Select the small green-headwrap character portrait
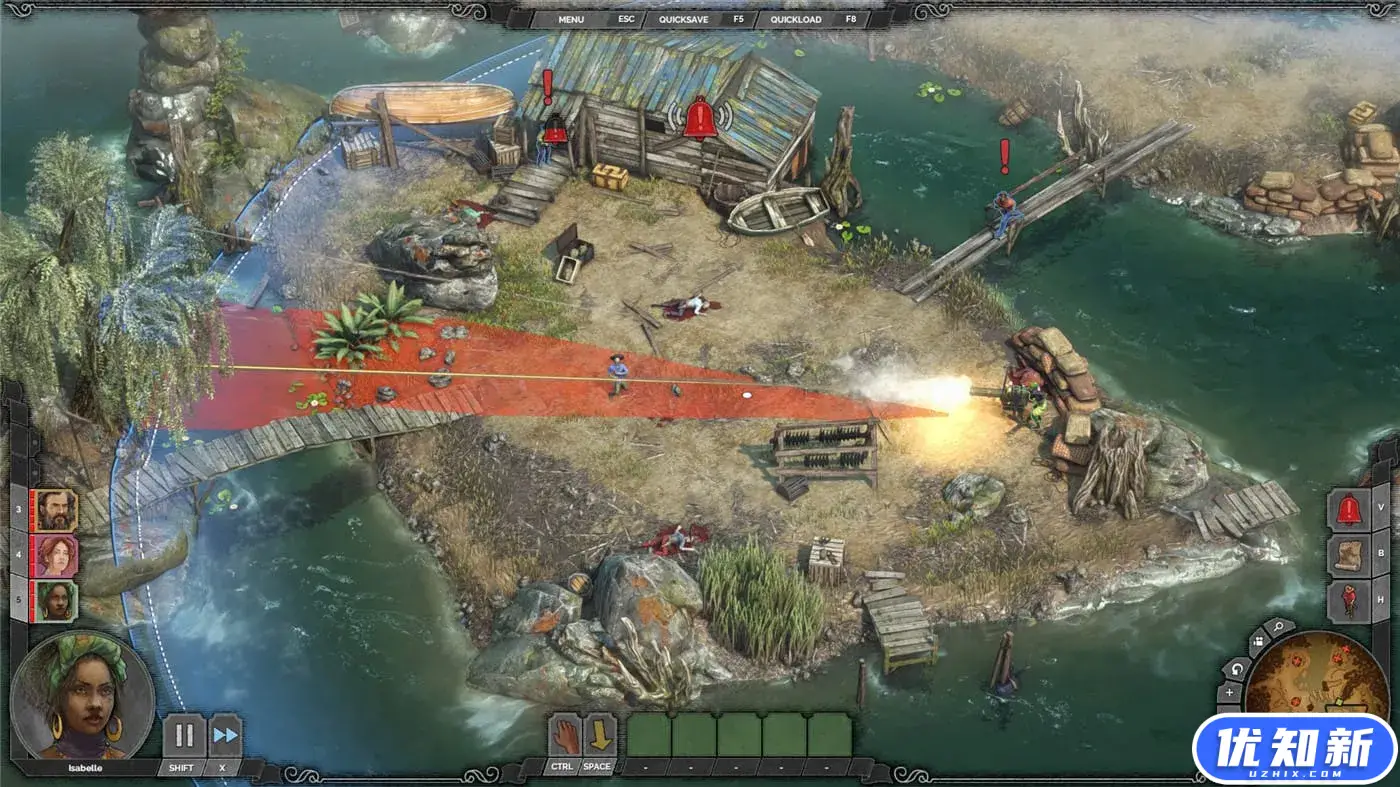 click(56, 600)
